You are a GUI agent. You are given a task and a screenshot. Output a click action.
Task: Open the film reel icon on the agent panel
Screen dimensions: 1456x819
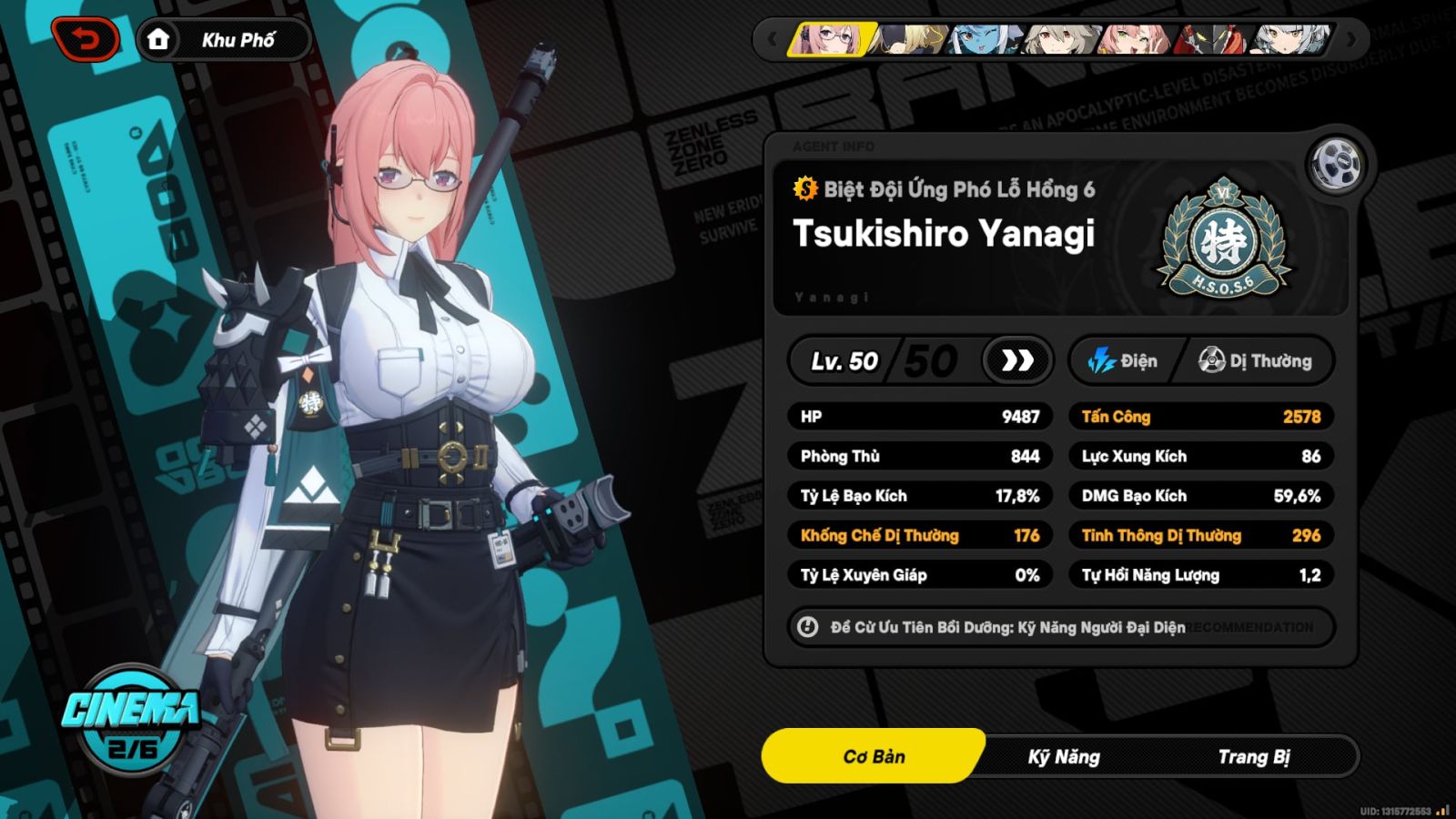coord(1336,165)
